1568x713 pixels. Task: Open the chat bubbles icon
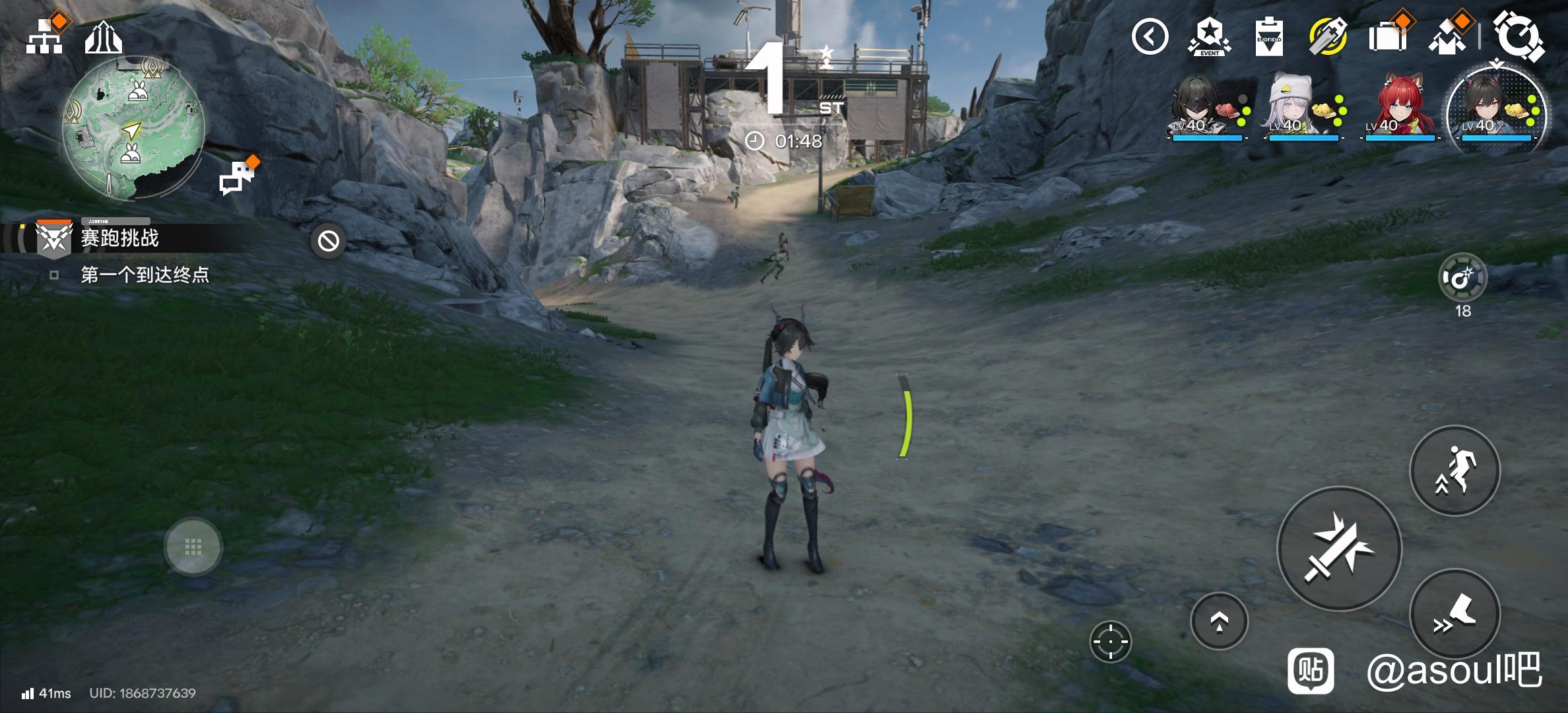(237, 177)
